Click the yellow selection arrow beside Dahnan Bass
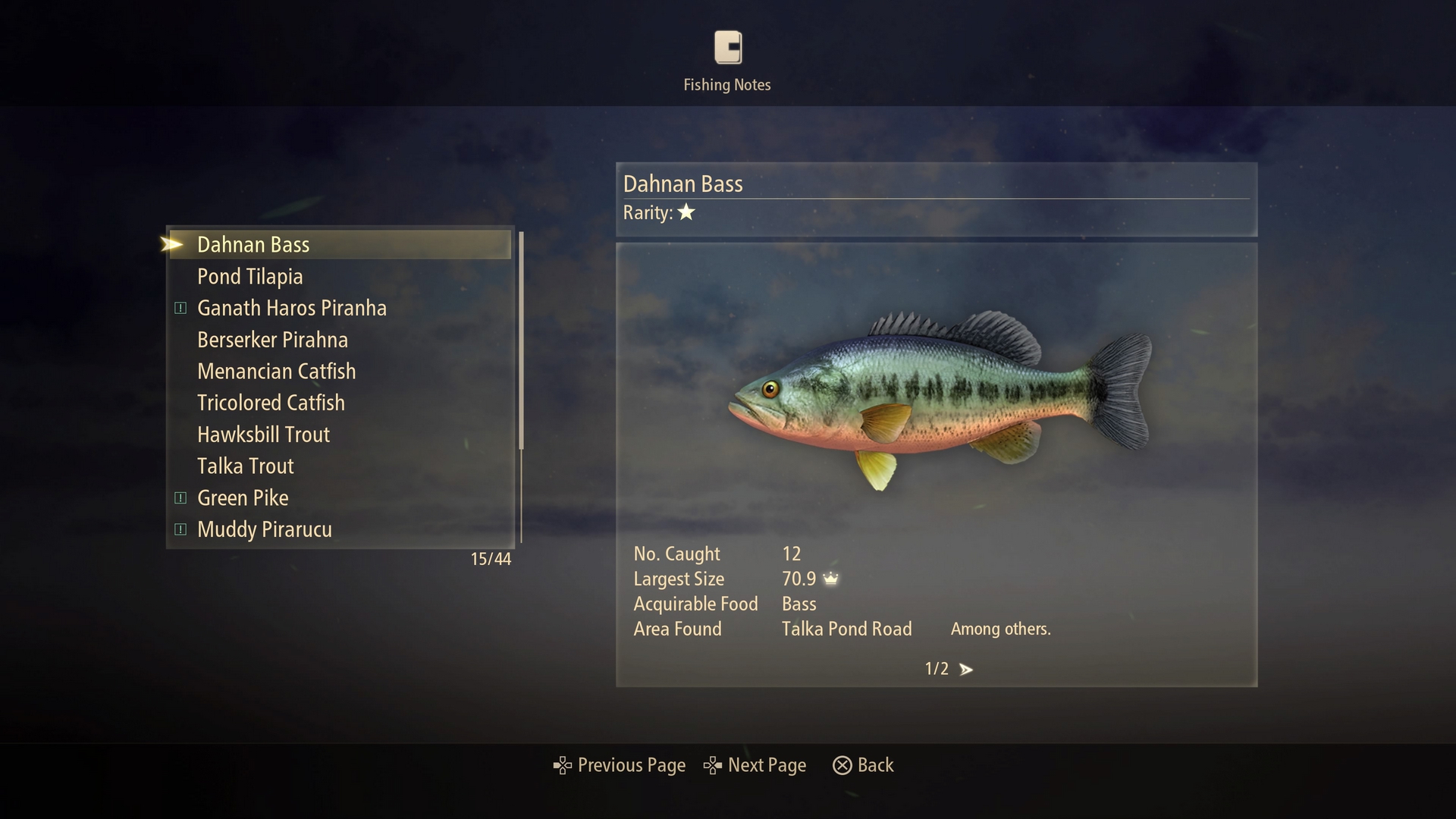Image resolution: width=1456 pixels, height=819 pixels. (x=172, y=244)
